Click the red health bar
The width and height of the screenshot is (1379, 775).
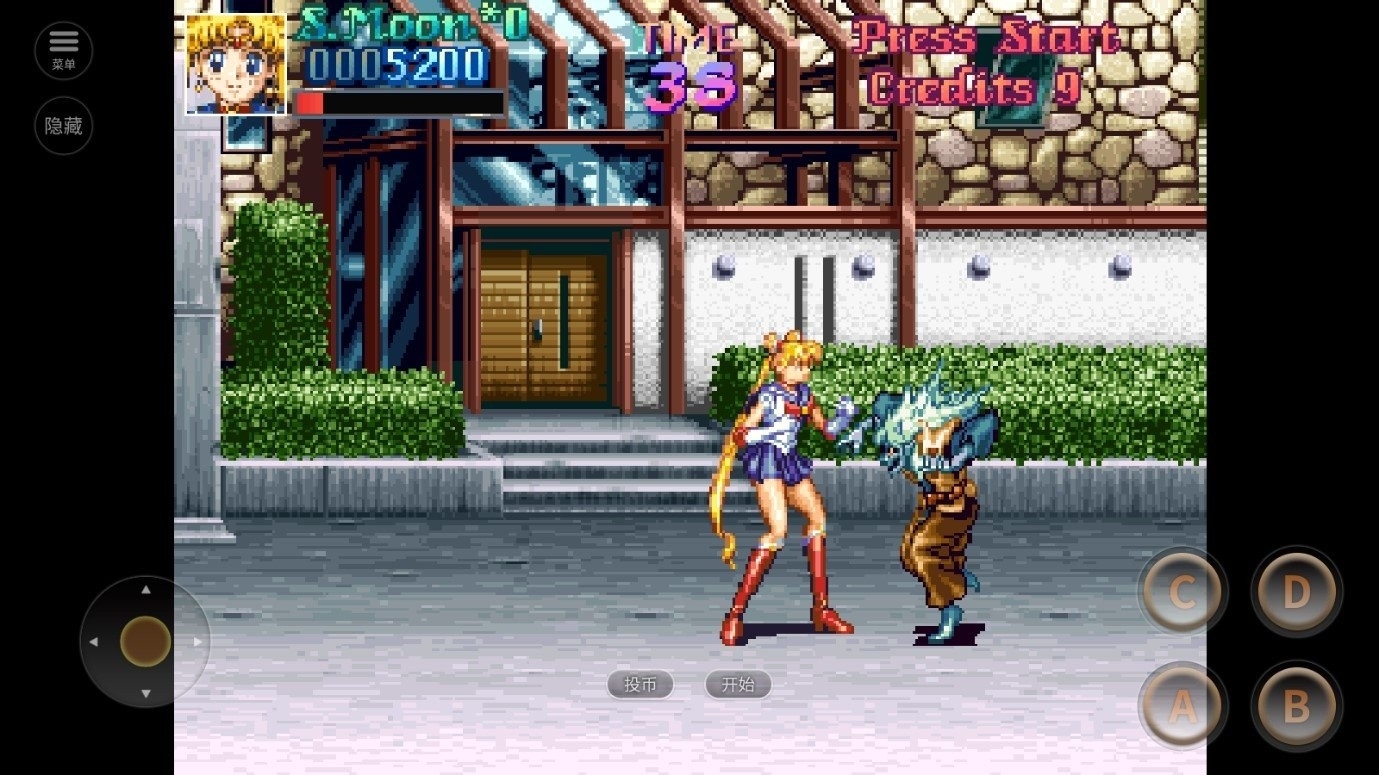tap(310, 100)
